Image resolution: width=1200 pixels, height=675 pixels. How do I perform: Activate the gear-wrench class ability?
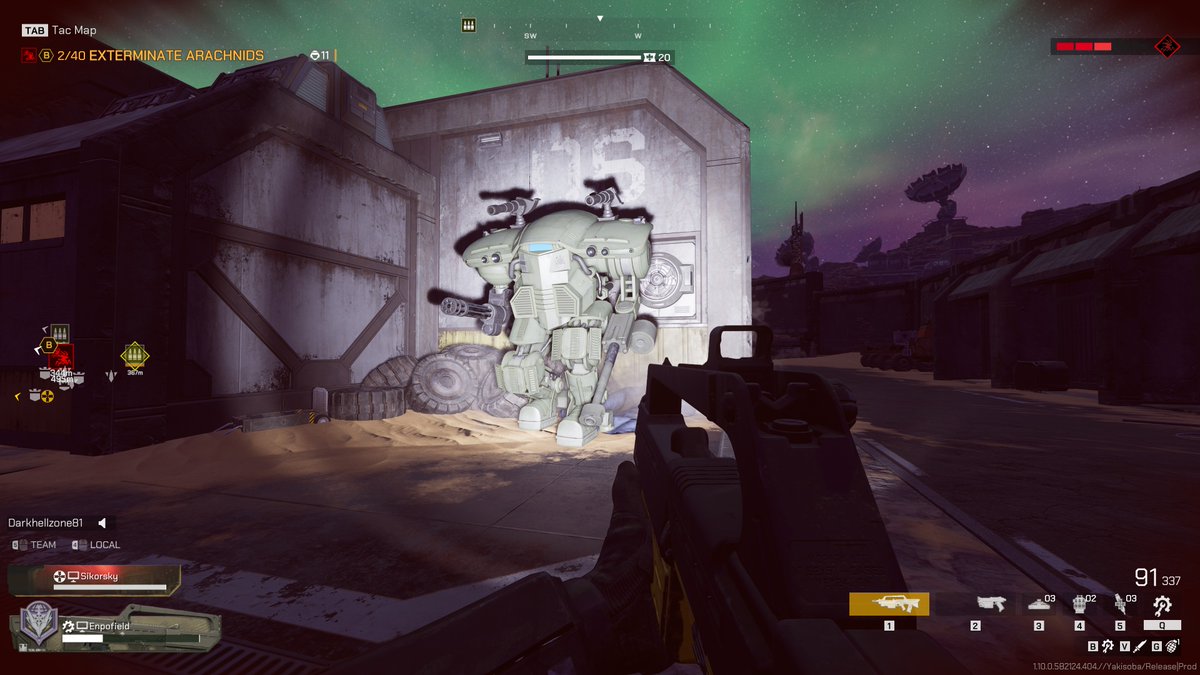click(x=1161, y=604)
